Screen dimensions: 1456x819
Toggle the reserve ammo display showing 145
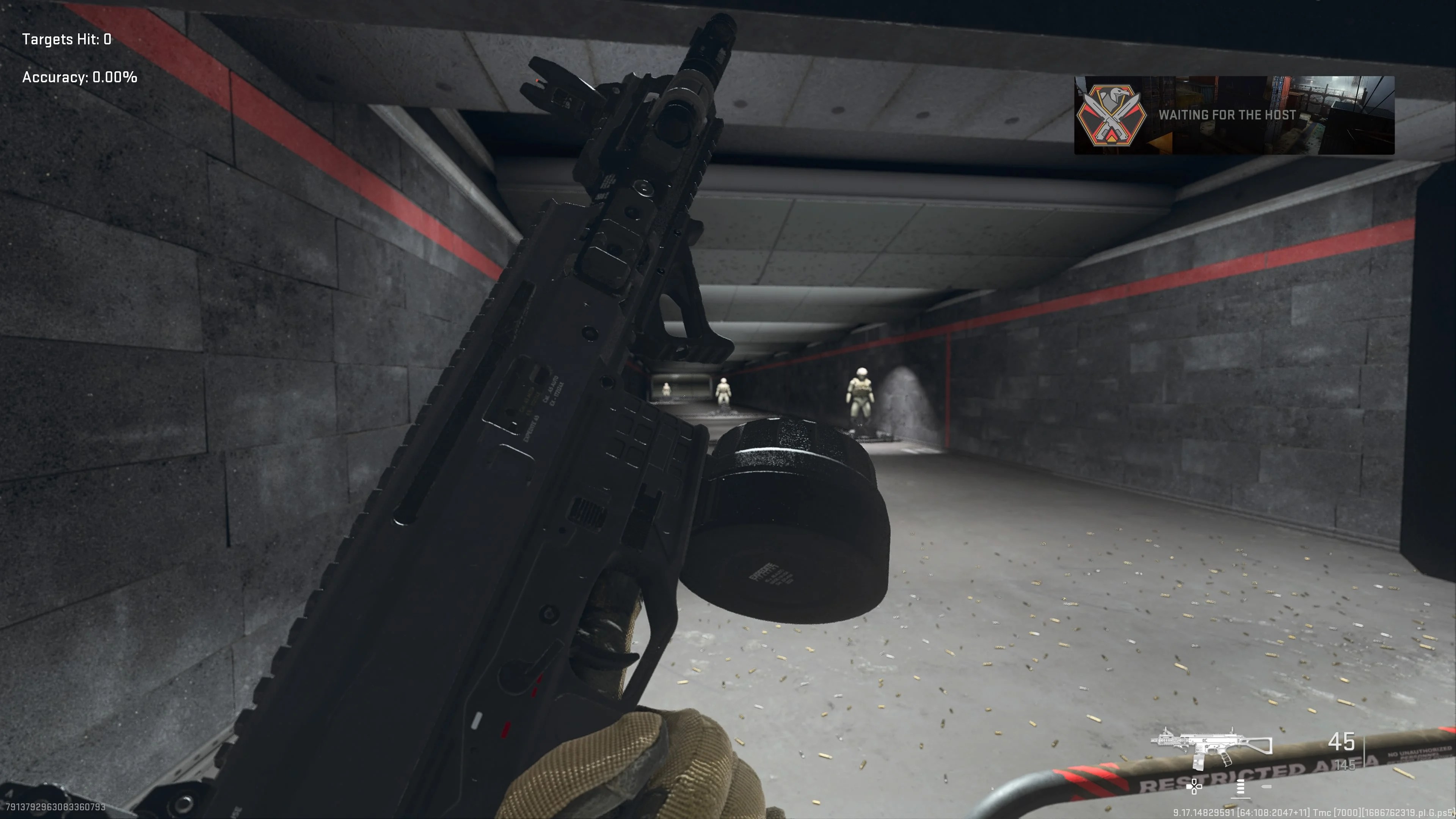1345,765
